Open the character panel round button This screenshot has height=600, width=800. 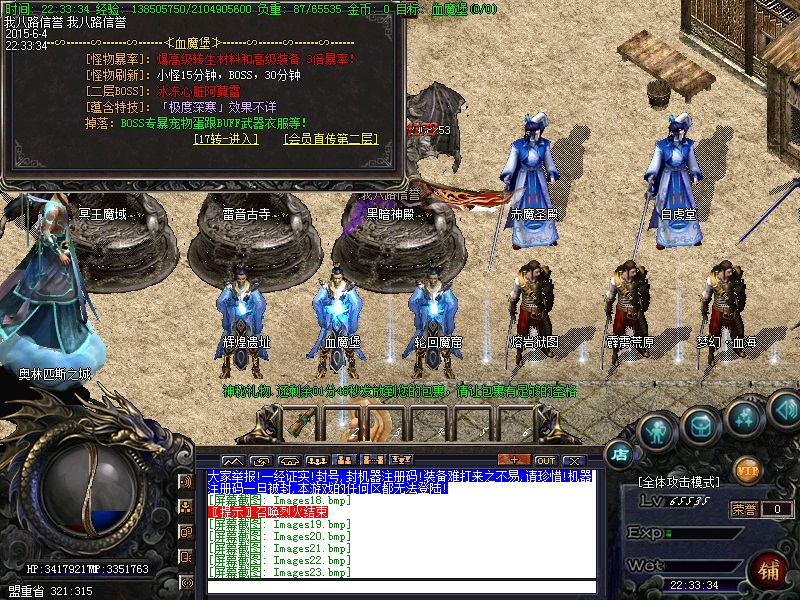coord(655,431)
